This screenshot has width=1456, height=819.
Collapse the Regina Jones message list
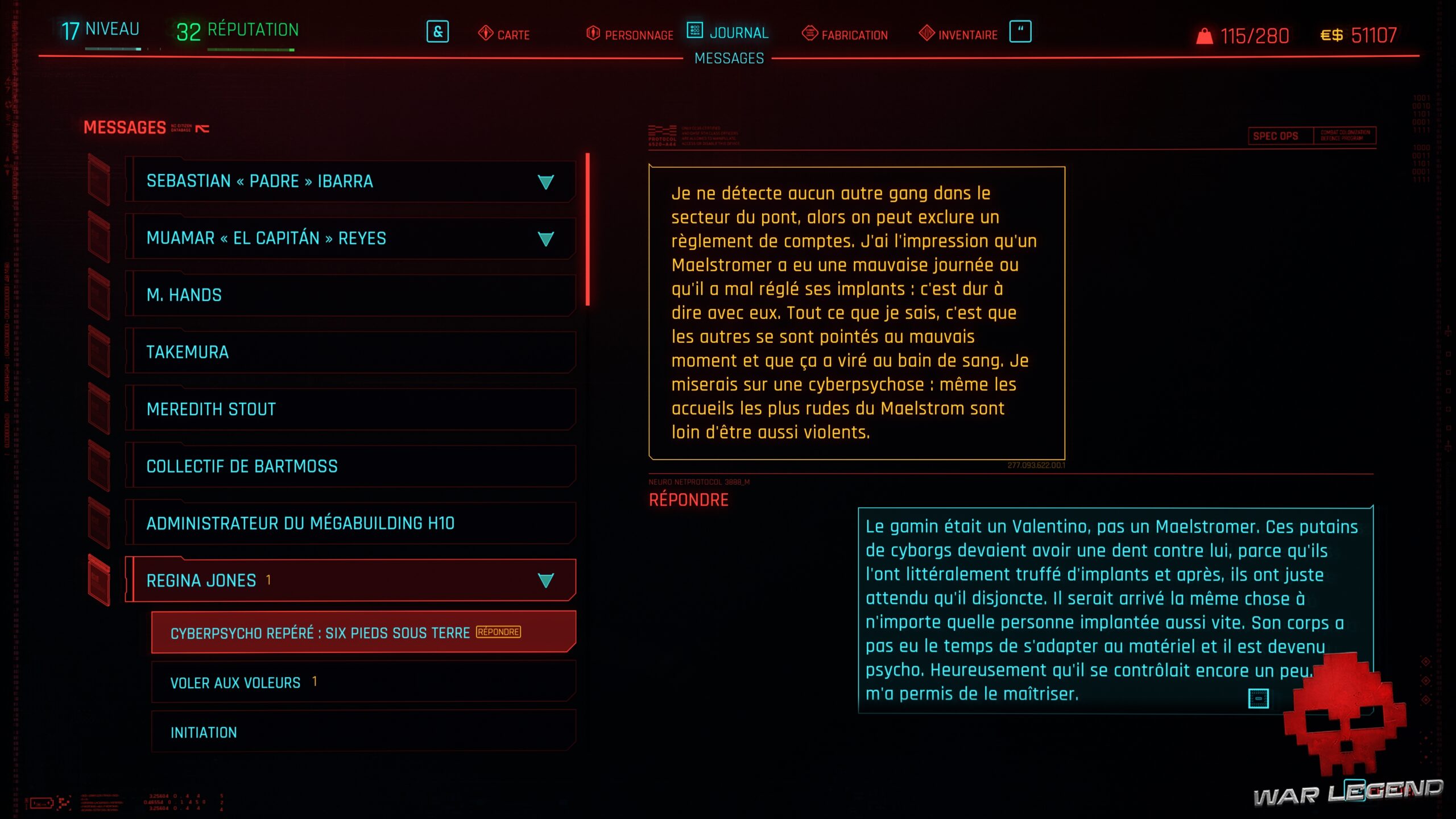[x=545, y=580]
